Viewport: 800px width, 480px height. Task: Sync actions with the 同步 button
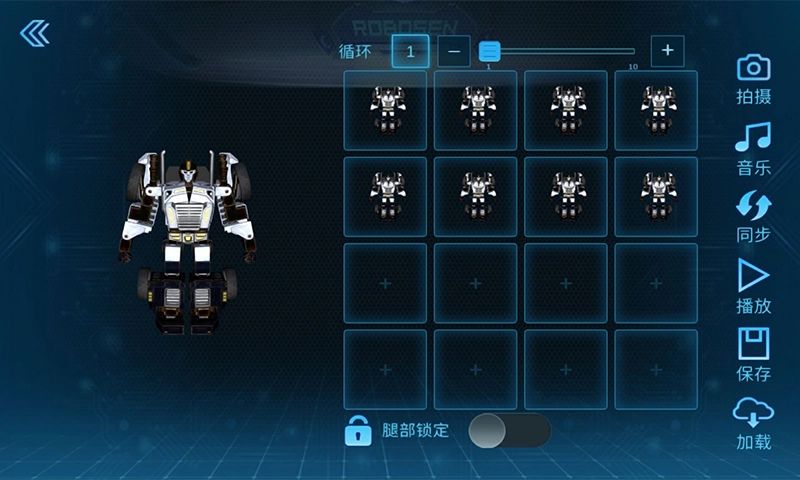coord(753,217)
